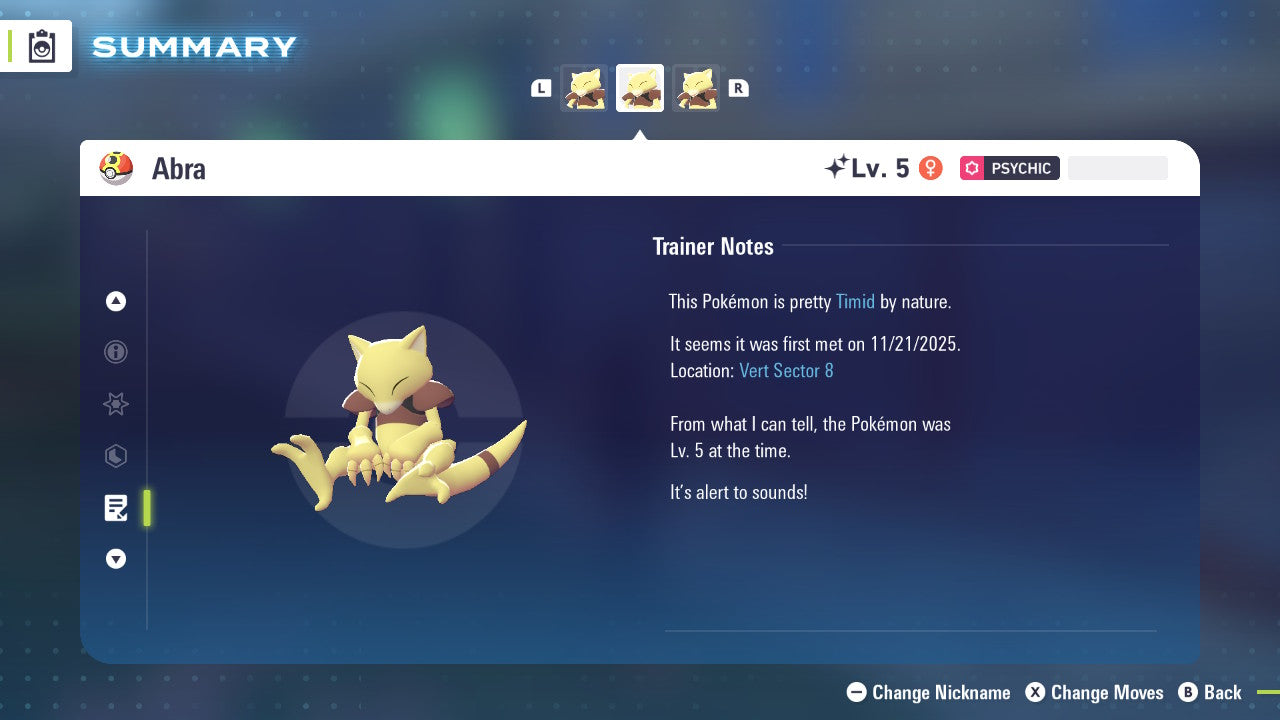Switch to the highlighted middle Abra tab

pyautogui.click(x=640, y=87)
